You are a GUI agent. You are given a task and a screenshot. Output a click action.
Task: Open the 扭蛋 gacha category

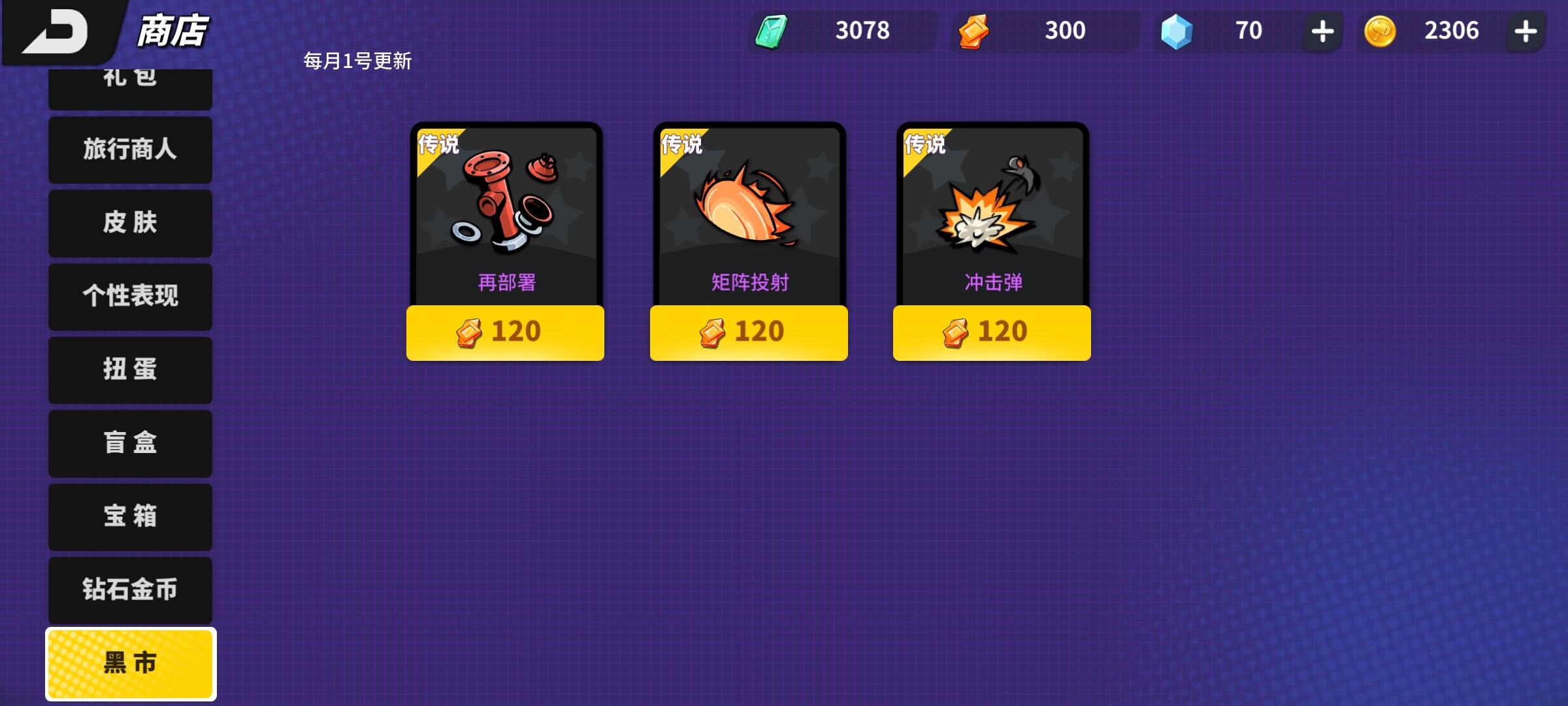[x=130, y=370]
